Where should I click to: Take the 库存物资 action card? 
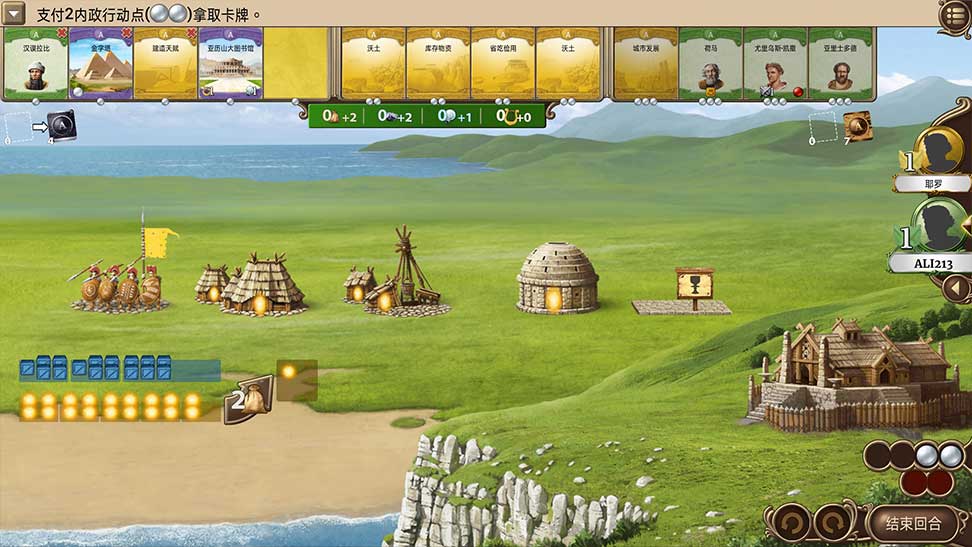point(439,64)
